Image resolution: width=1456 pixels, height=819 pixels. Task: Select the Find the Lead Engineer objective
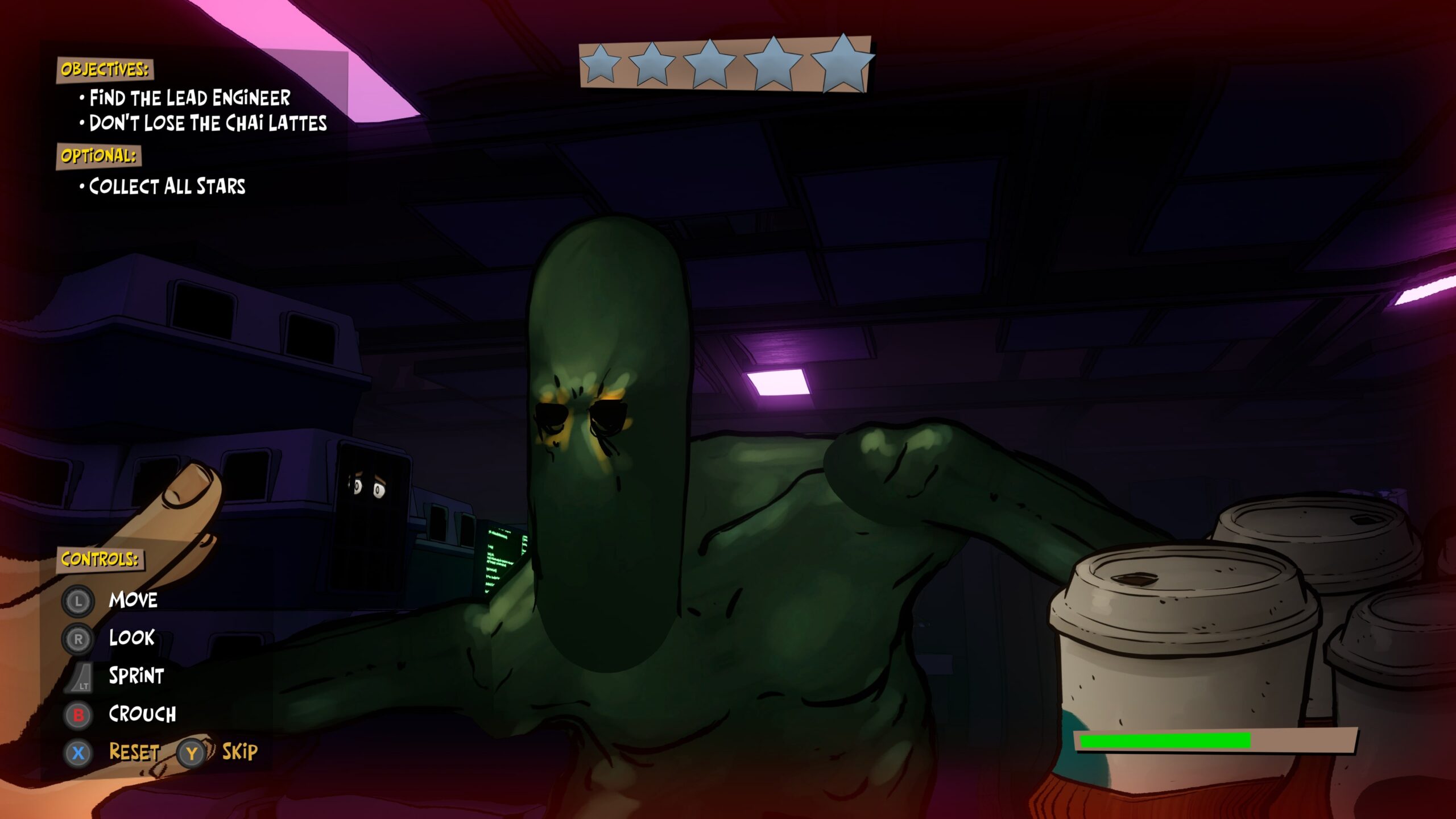[190, 98]
